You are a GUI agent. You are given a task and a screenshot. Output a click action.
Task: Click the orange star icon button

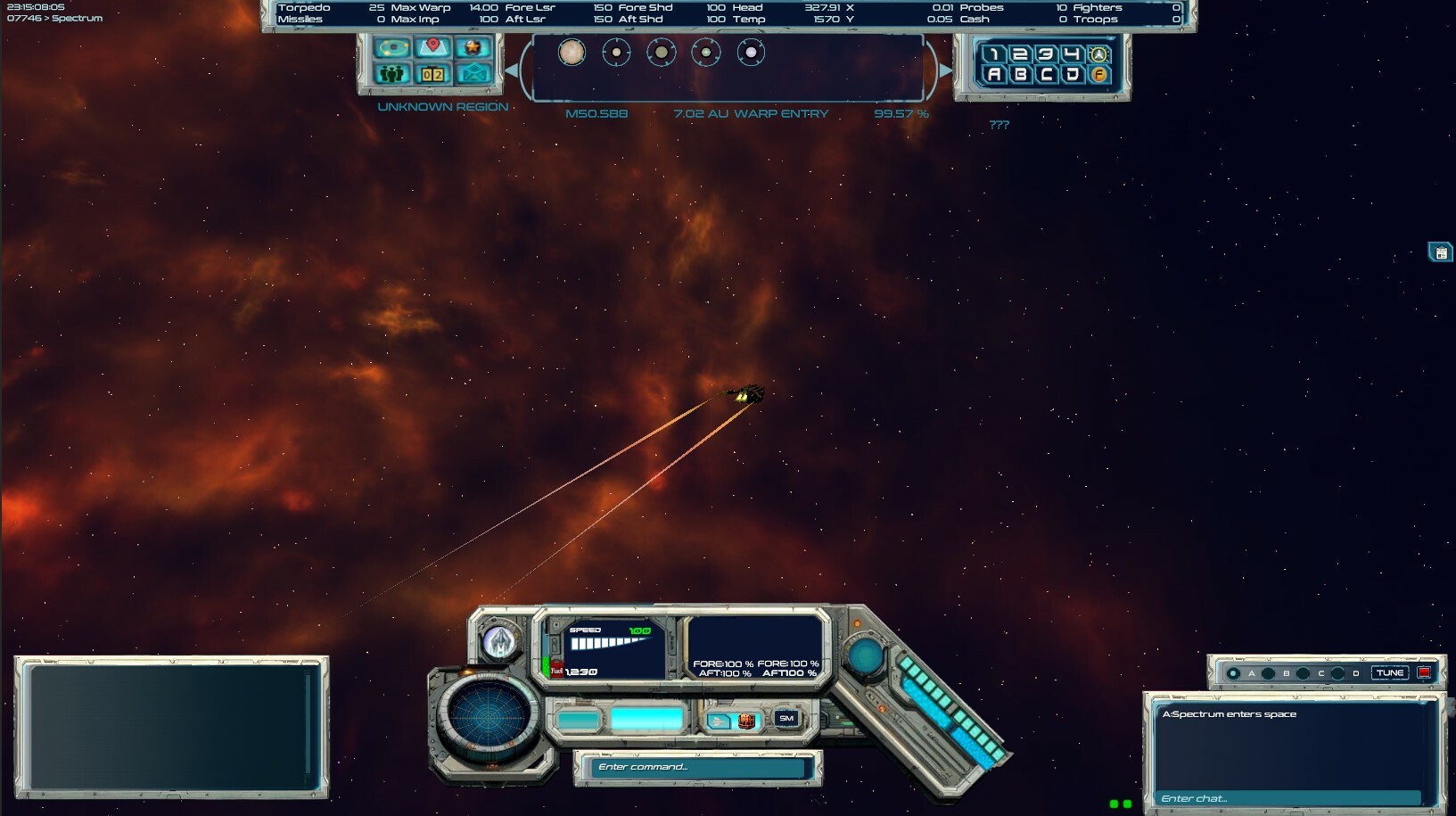point(473,47)
